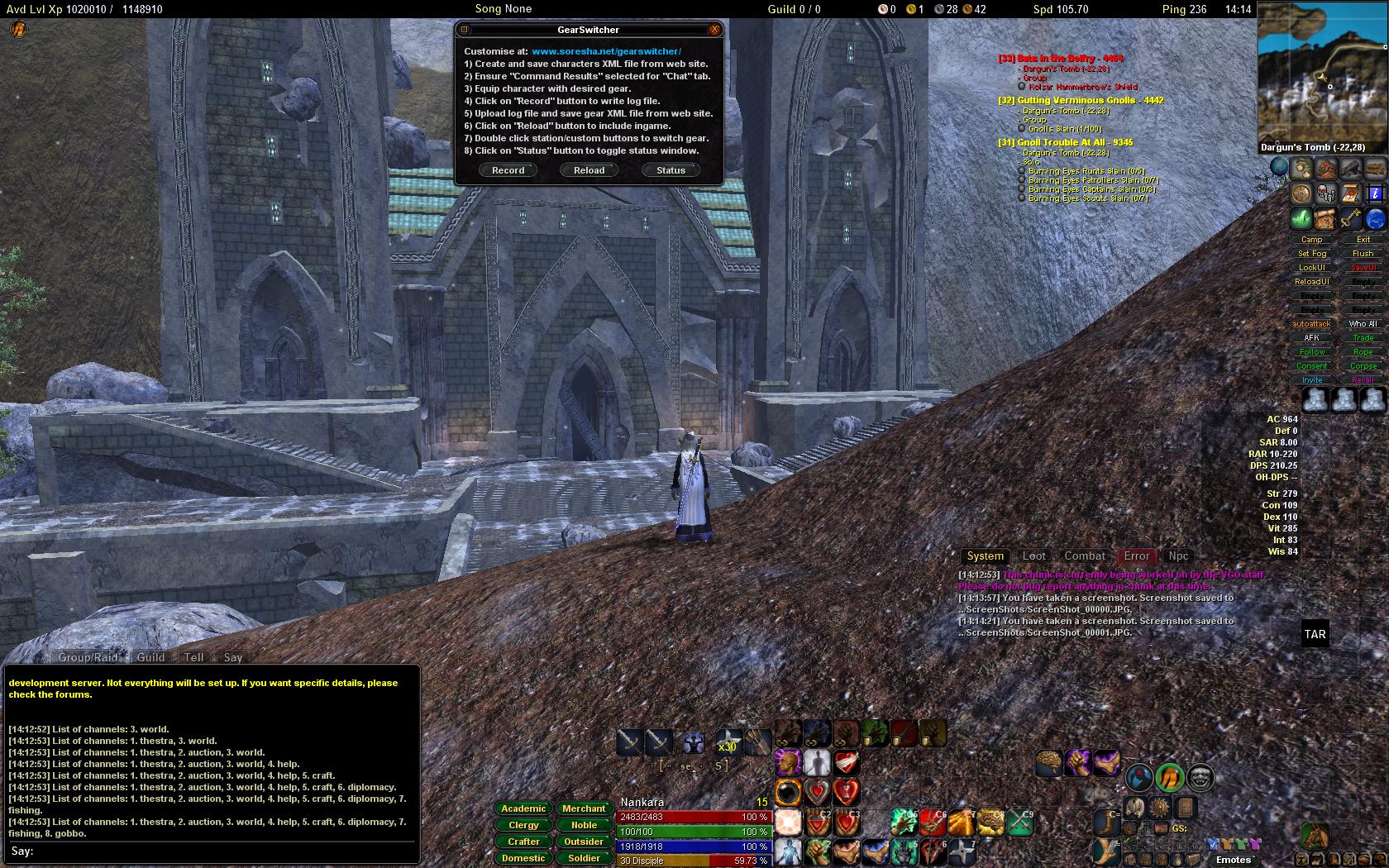Select the Loot chat tab
The width and height of the screenshot is (1389, 868).
1033,556
